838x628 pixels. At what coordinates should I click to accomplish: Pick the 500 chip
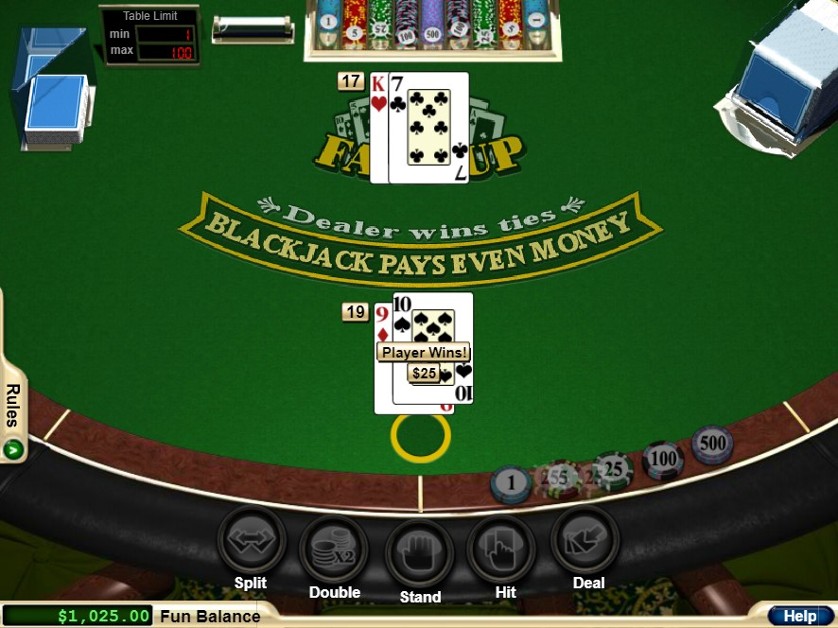[712, 444]
